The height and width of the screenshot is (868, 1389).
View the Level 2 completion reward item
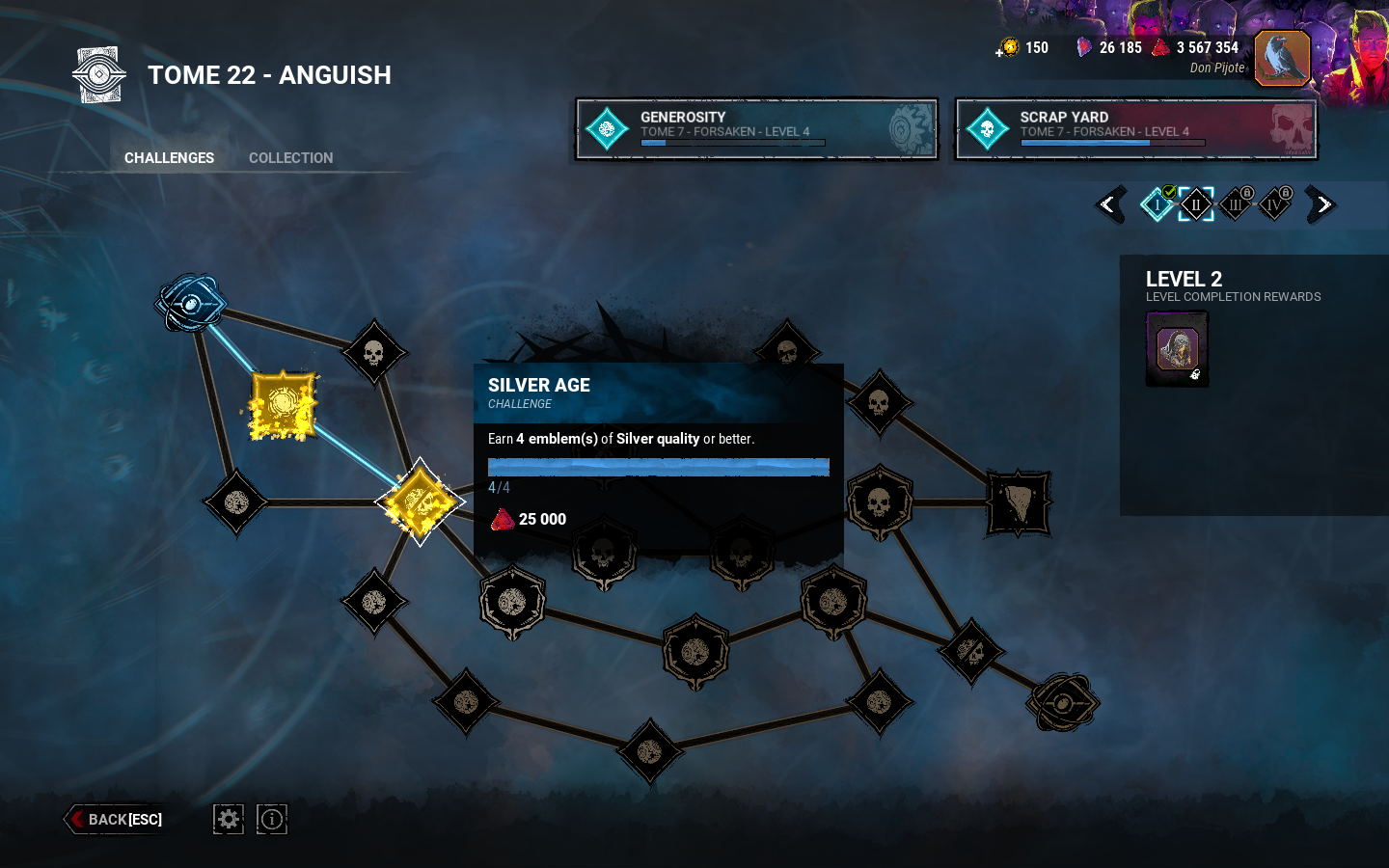[x=1177, y=348]
